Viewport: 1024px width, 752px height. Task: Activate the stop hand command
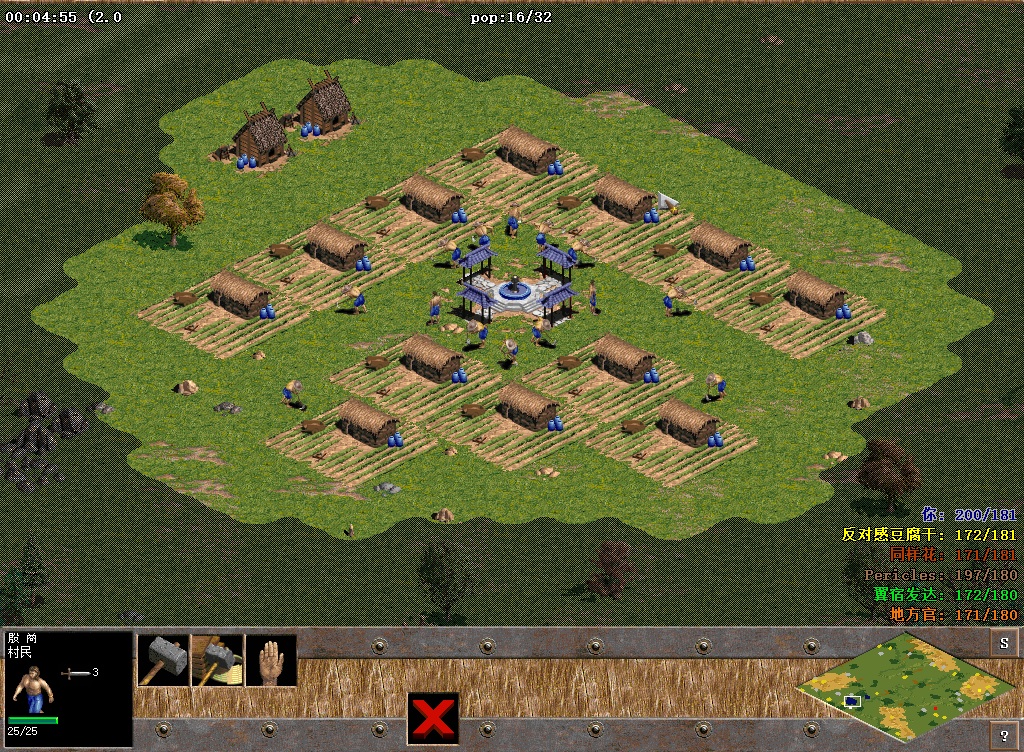tap(271, 660)
